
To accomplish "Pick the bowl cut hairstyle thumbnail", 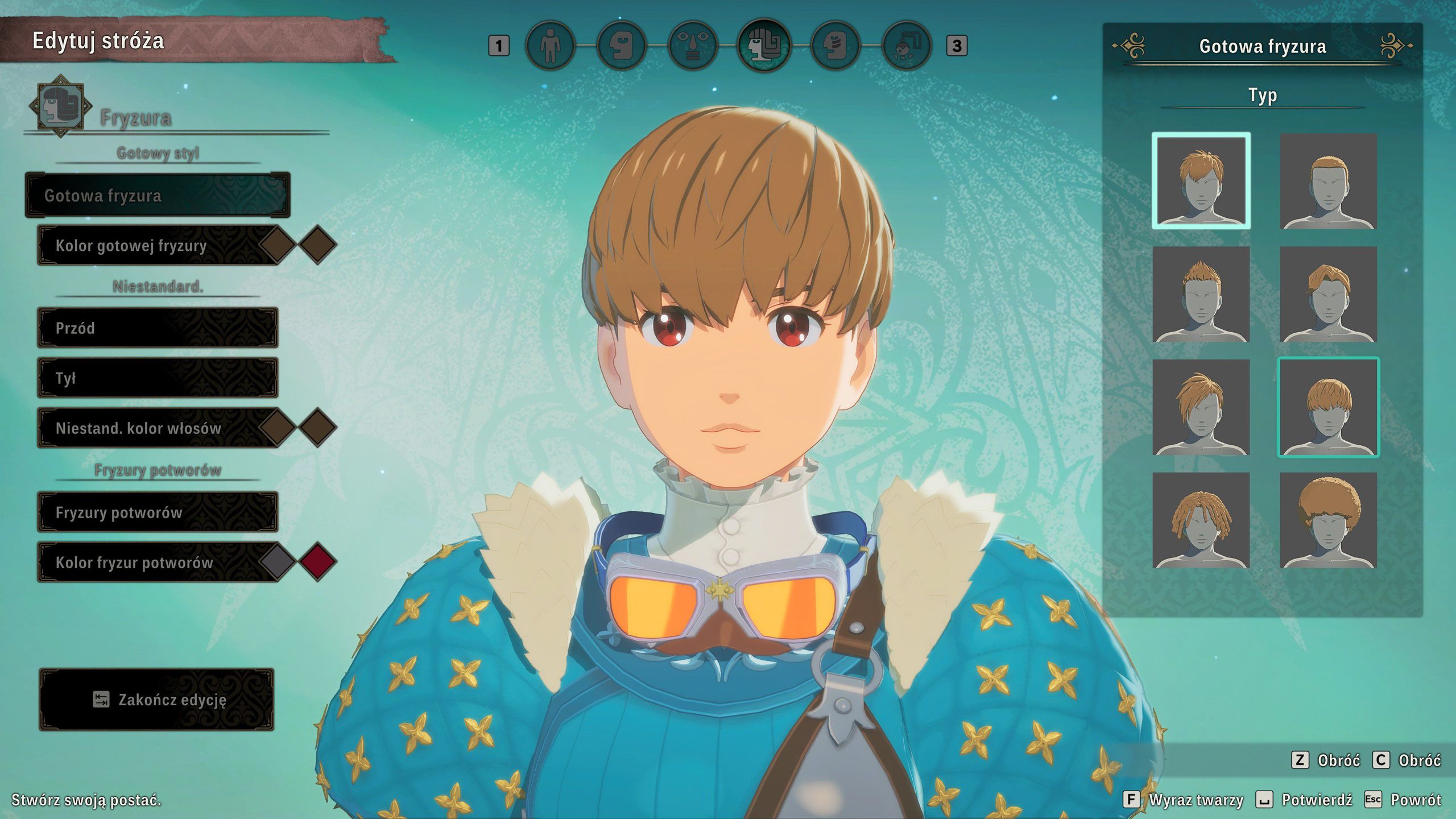I will 1328,407.
